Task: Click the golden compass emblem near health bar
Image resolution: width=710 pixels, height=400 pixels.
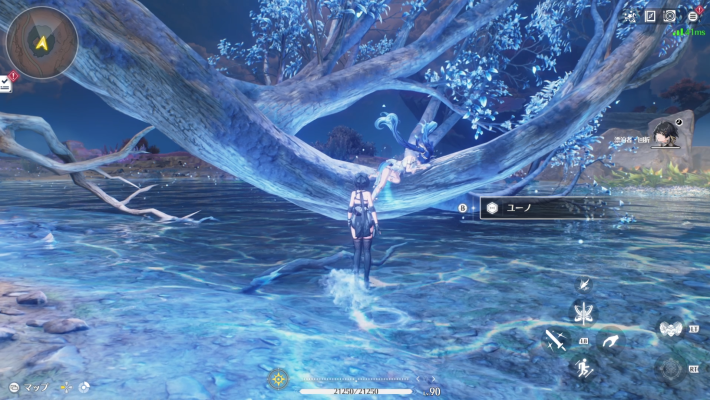Action: click(278, 380)
